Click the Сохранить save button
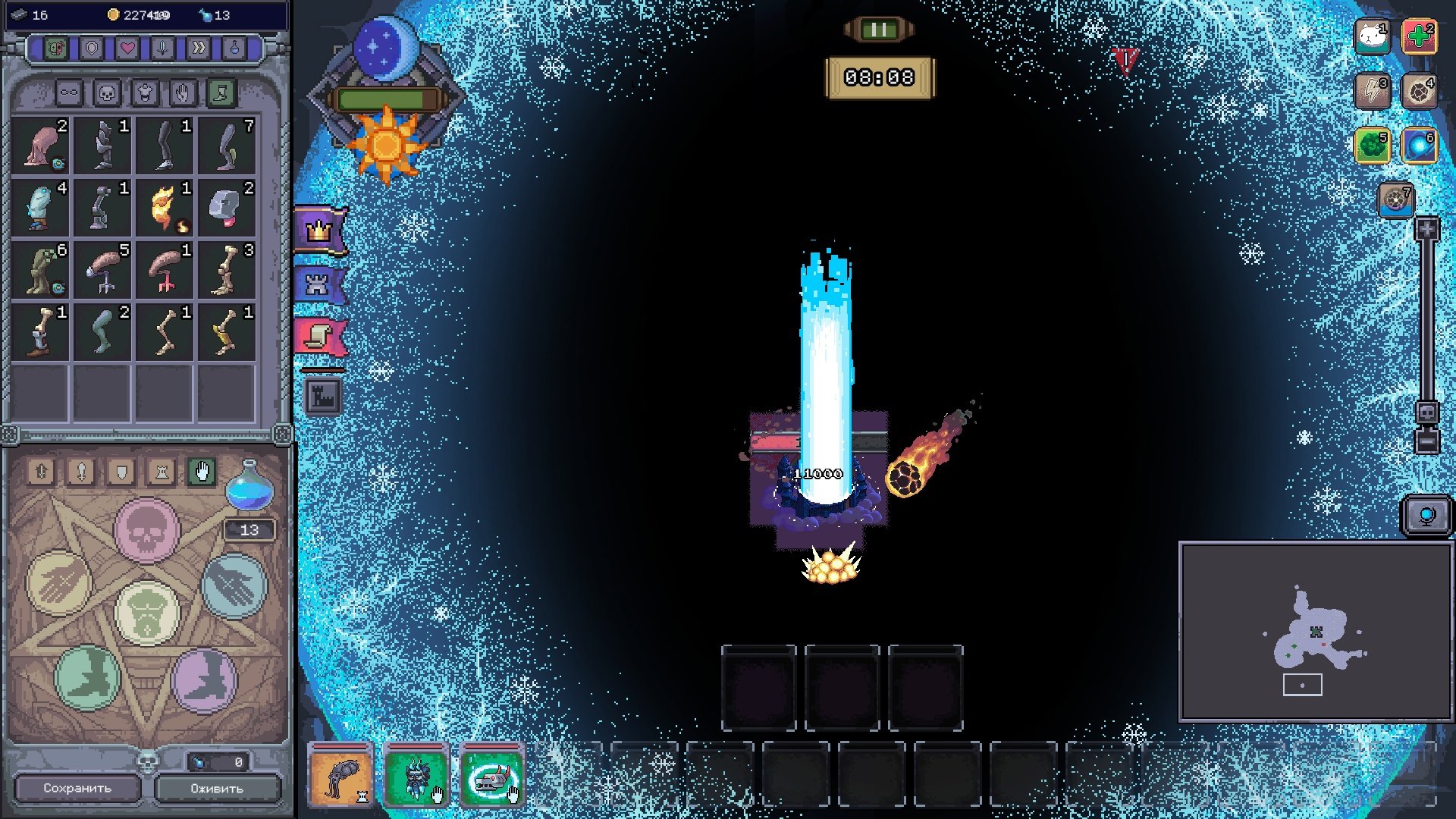Image resolution: width=1456 pixels, height=819 pixels. 77,788
